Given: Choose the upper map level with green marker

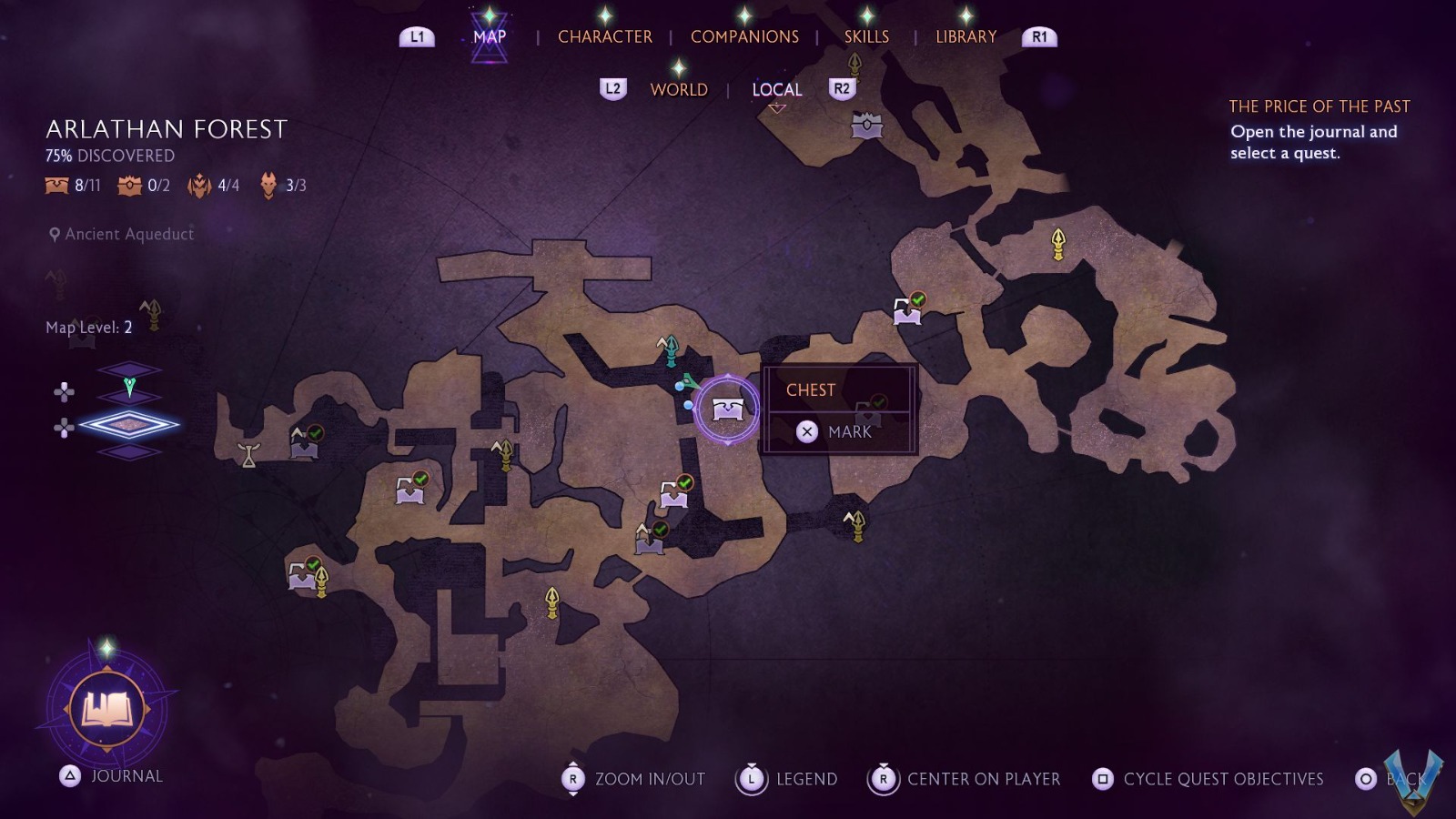Looking at the screenshot, I should click(x=129, y=388).
